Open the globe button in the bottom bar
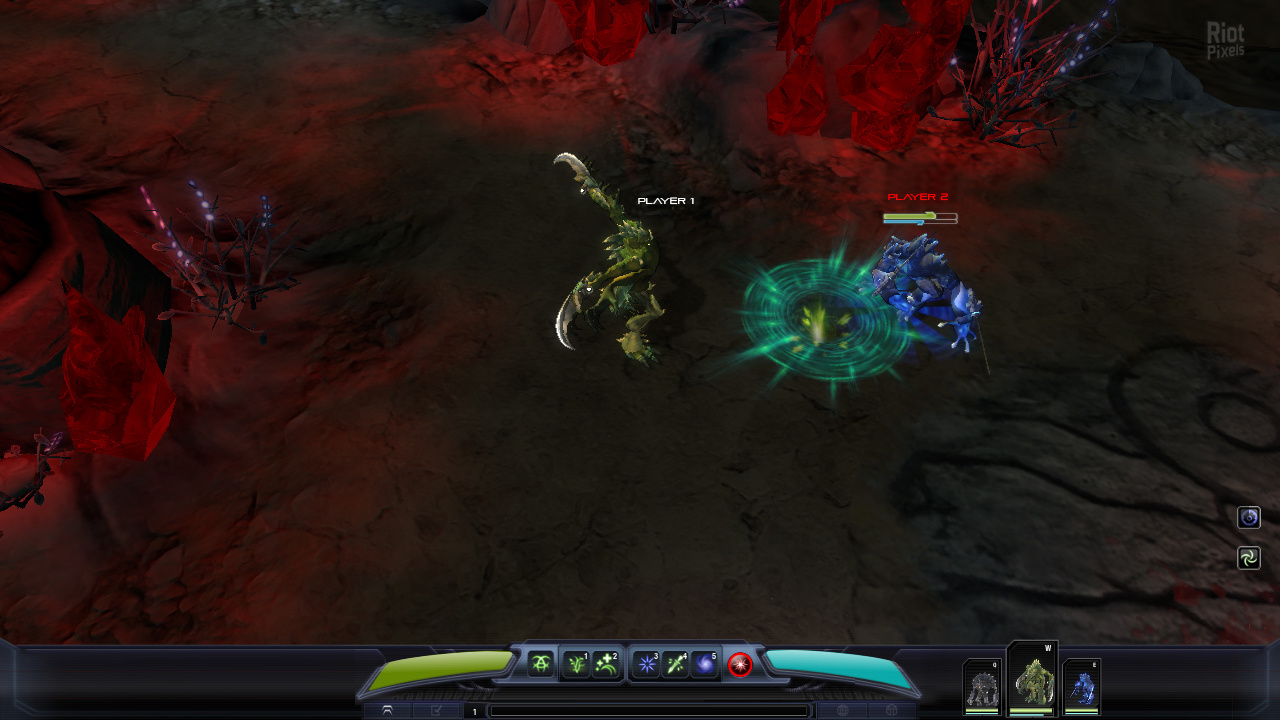The height and width of the screenshot is (720, 1280). 843,710
